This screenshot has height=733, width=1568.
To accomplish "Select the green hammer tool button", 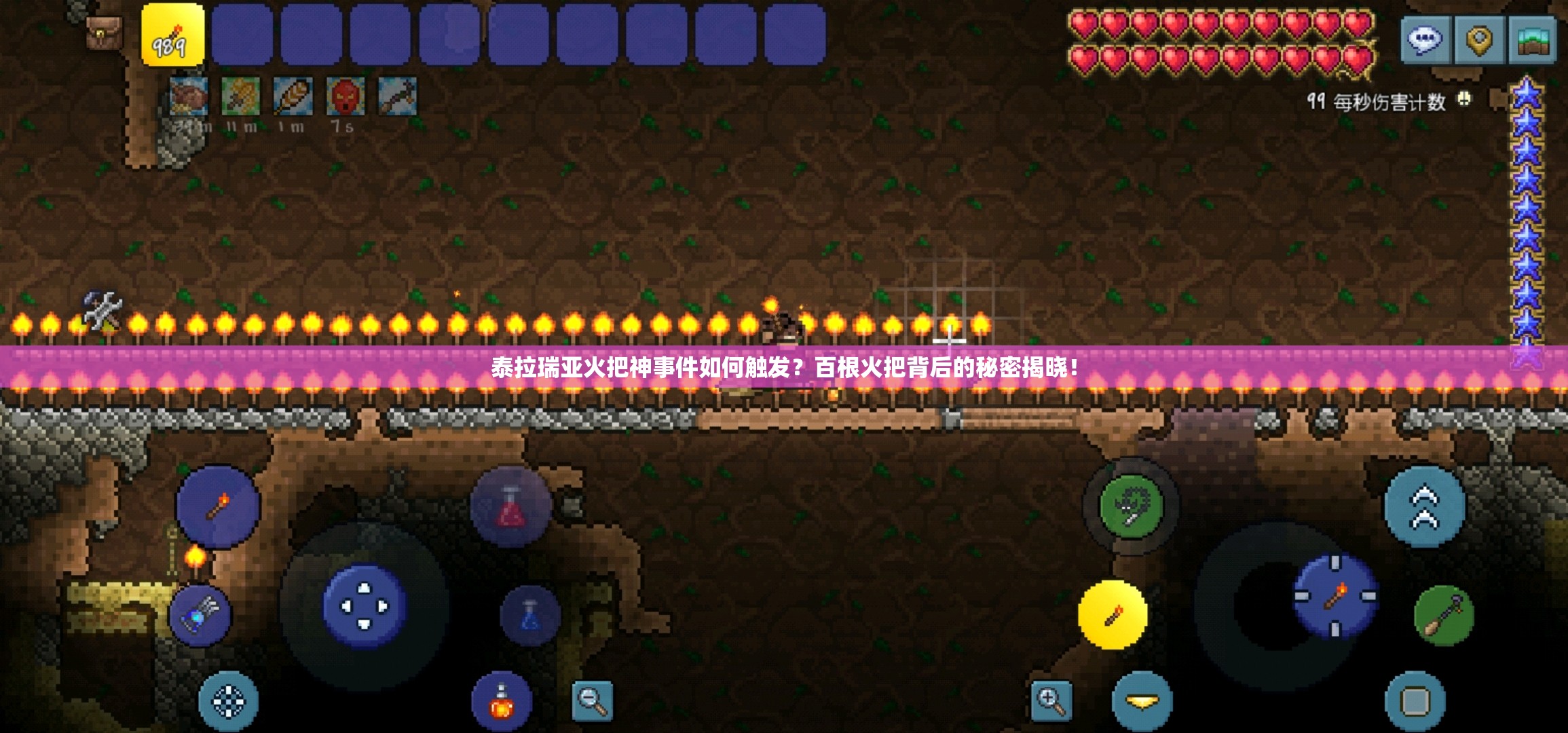I will point(1444,616).
